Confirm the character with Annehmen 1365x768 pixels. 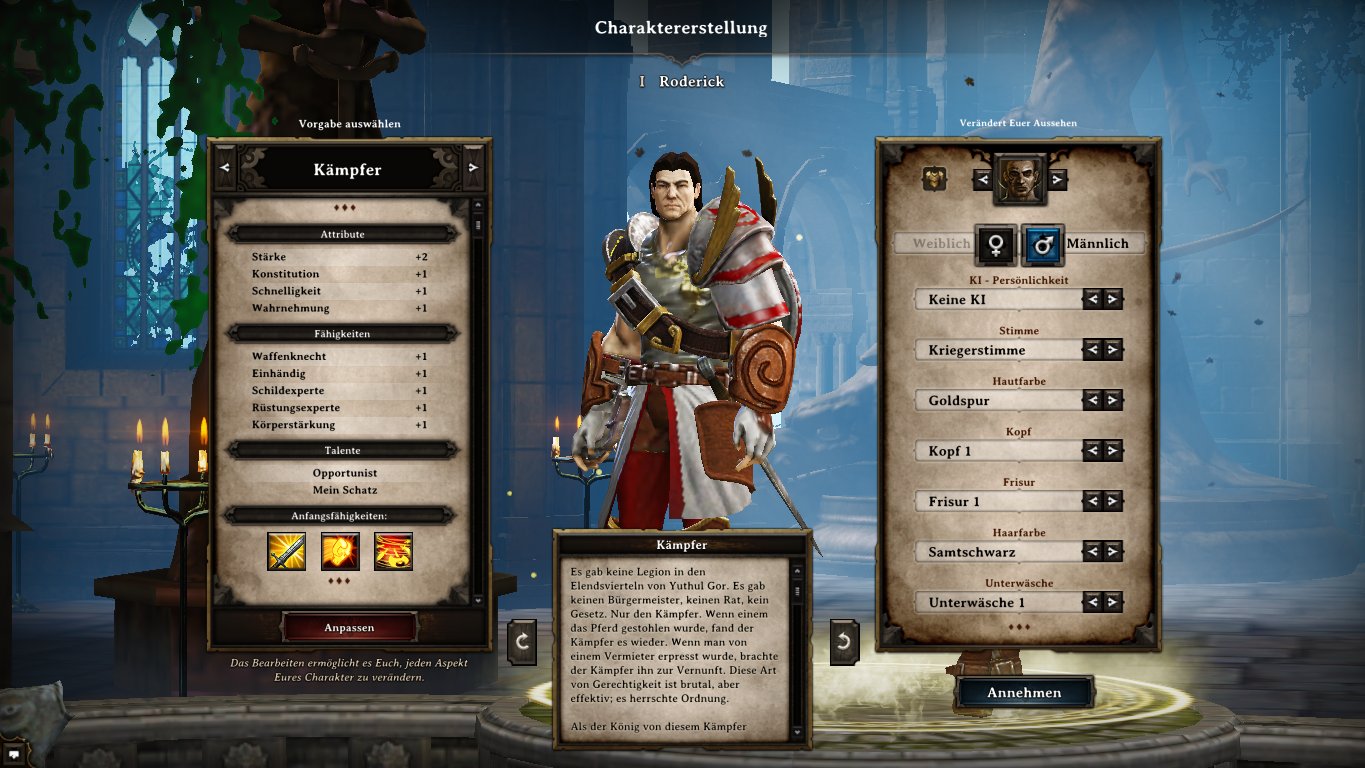[1024, 692]
